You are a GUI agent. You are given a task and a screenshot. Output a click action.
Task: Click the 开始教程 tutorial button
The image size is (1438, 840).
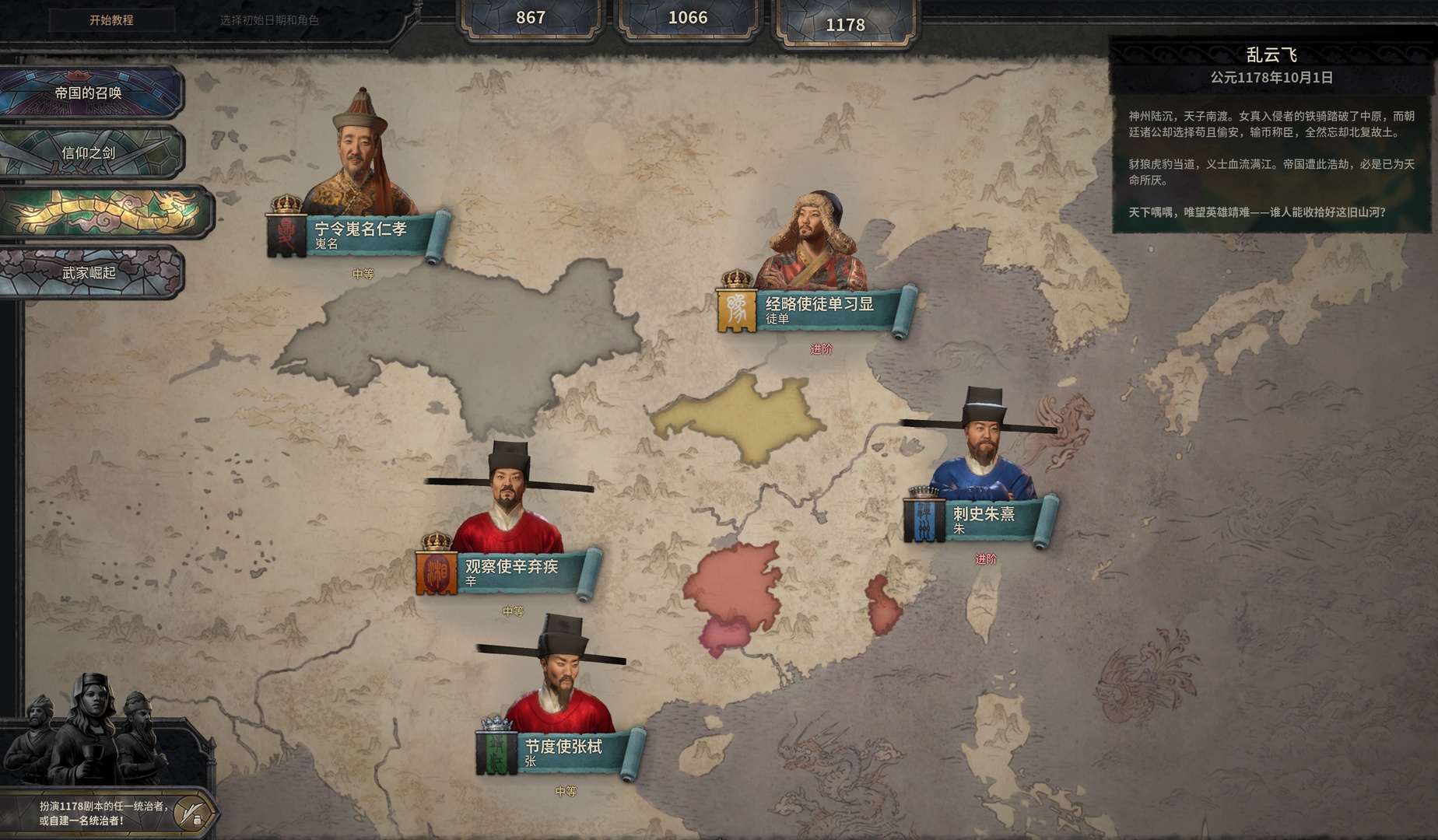[111, 20]
